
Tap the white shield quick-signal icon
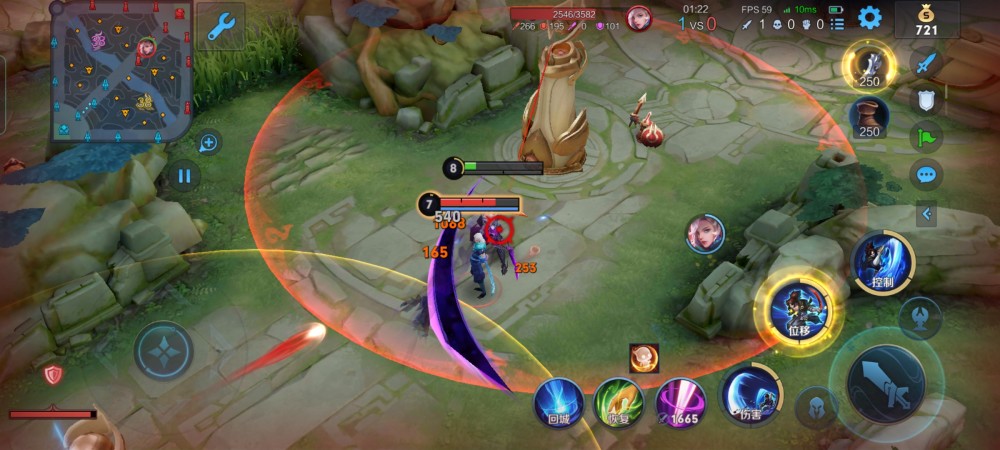click(927, 100)
